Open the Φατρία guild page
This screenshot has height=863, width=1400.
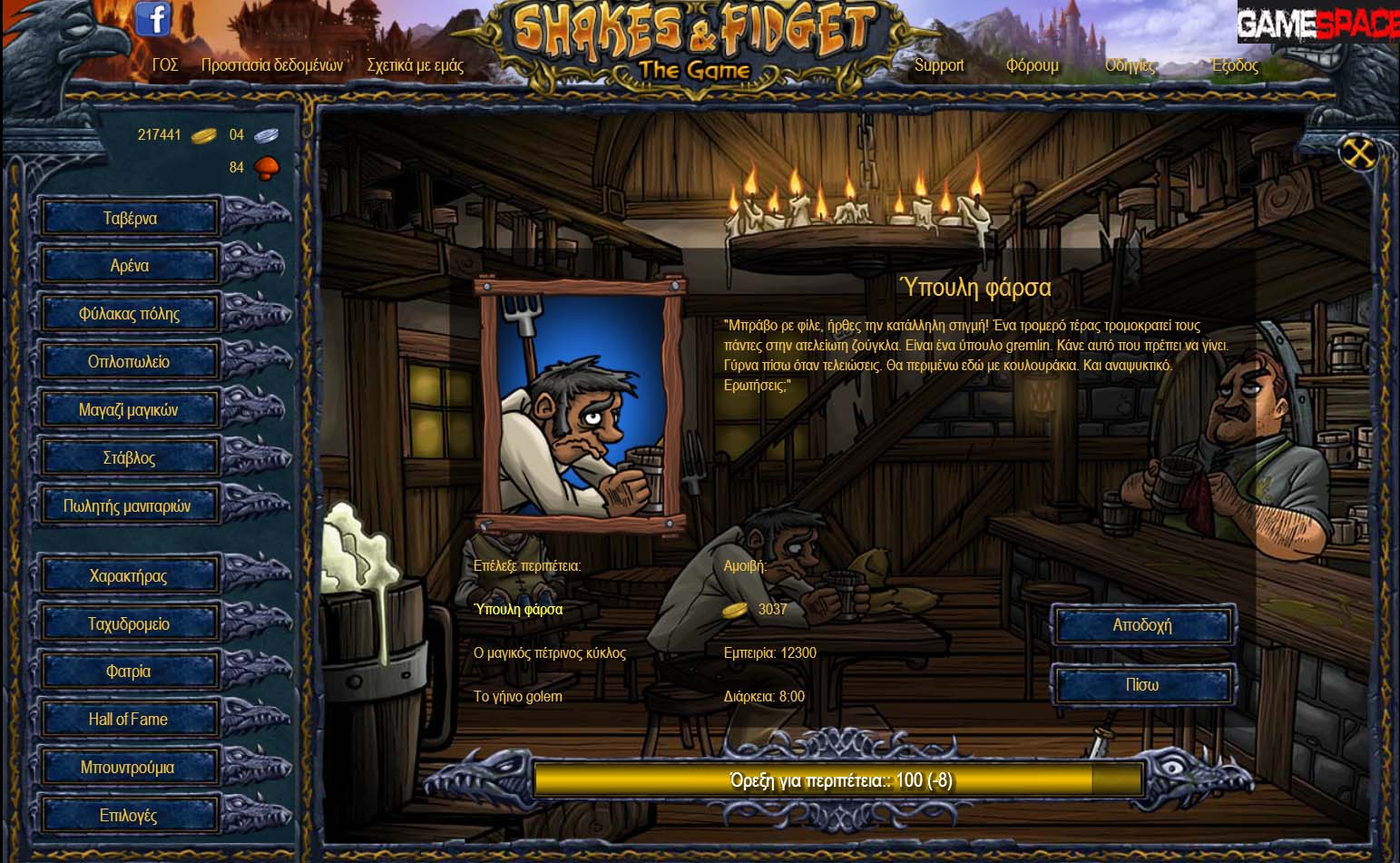tap(129, 672)
